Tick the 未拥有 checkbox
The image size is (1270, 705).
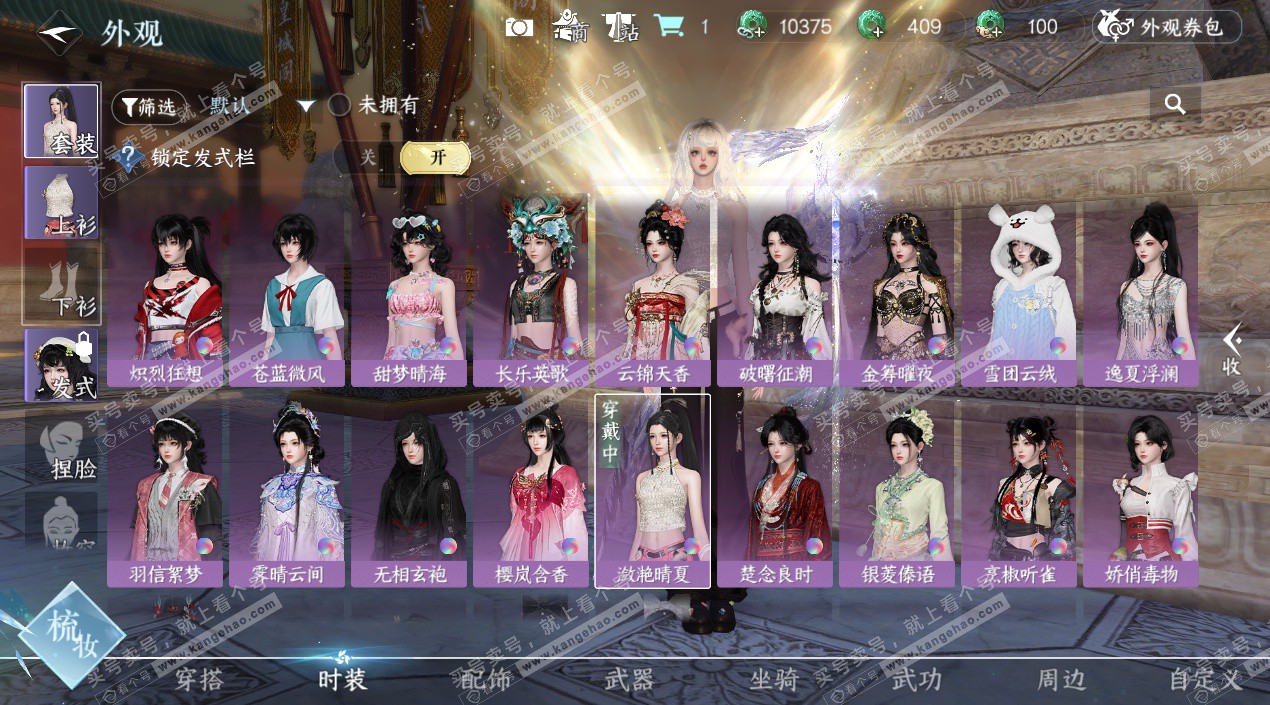(340, 105)
